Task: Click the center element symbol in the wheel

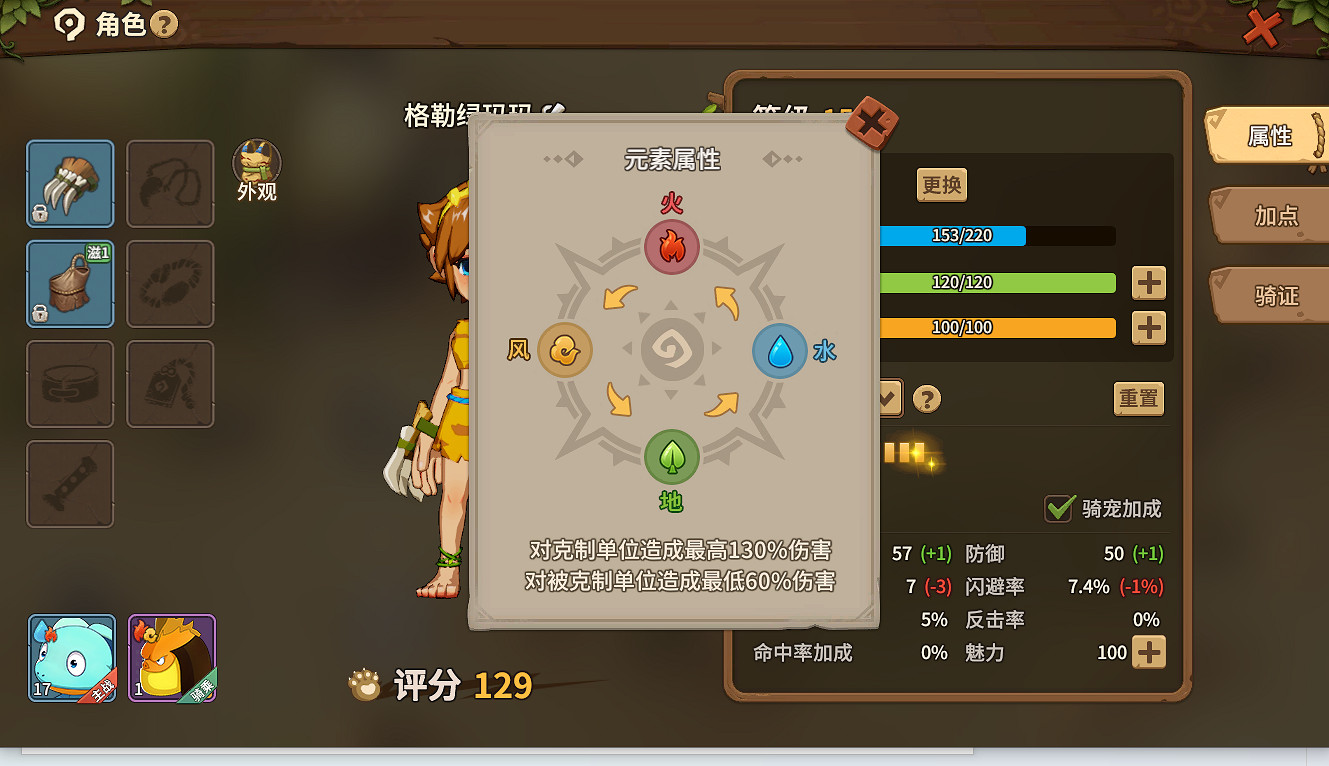Action: coord(672,350)
